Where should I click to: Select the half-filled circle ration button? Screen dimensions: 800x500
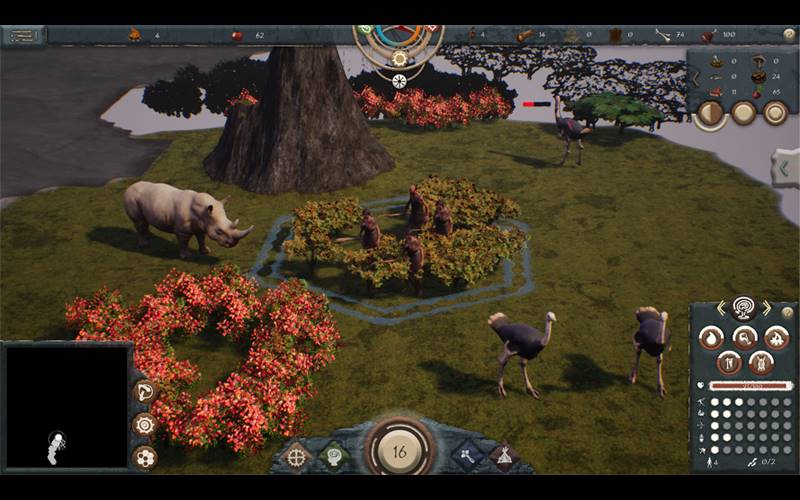pos(710,113)
